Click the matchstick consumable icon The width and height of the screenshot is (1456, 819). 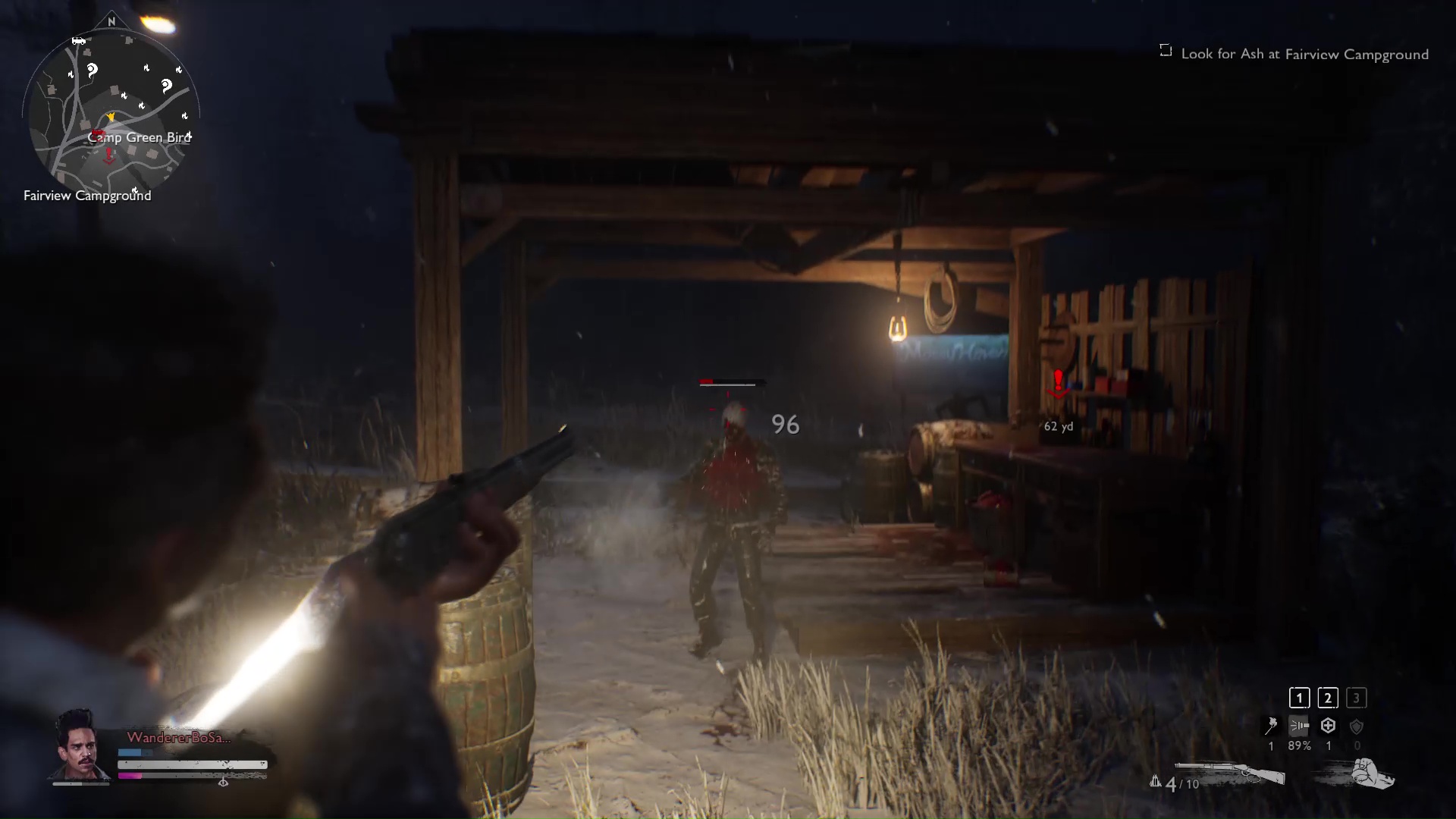pos(1271,725)
